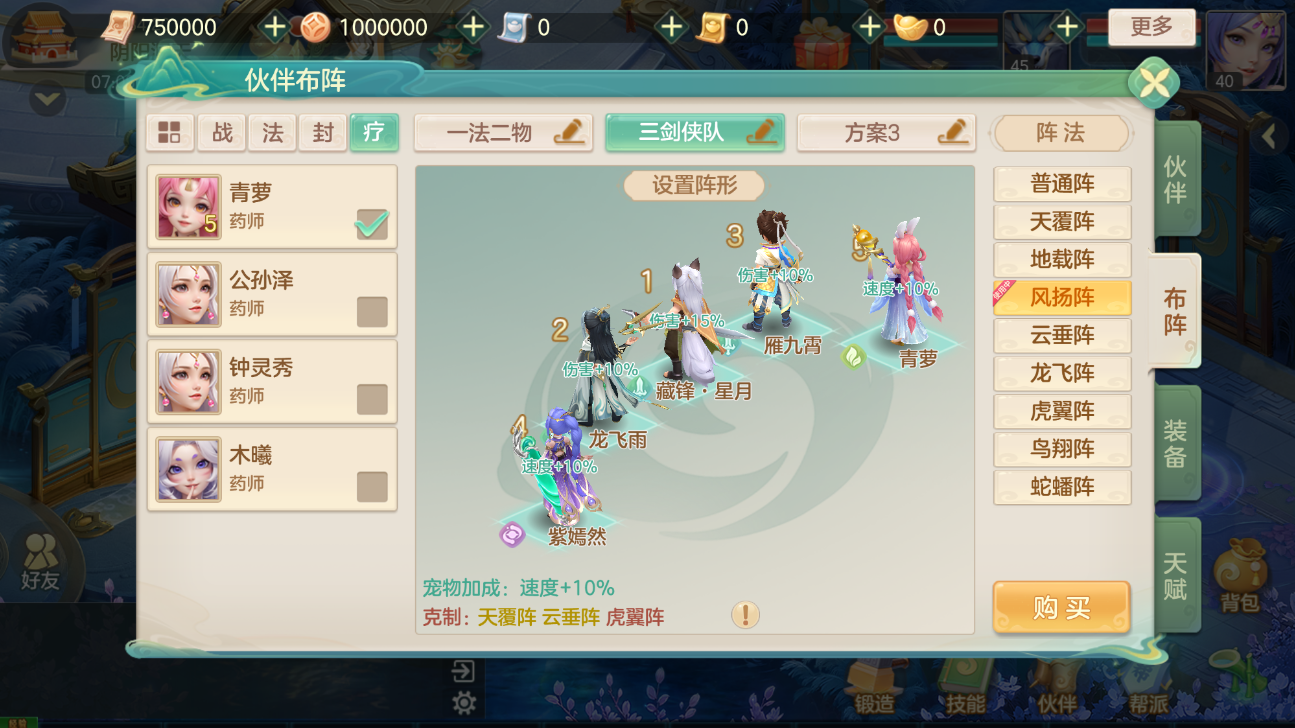The image size is (1295, 728).
Task: Select 云垂阵 from the formation list
Action: point(1061,335)
